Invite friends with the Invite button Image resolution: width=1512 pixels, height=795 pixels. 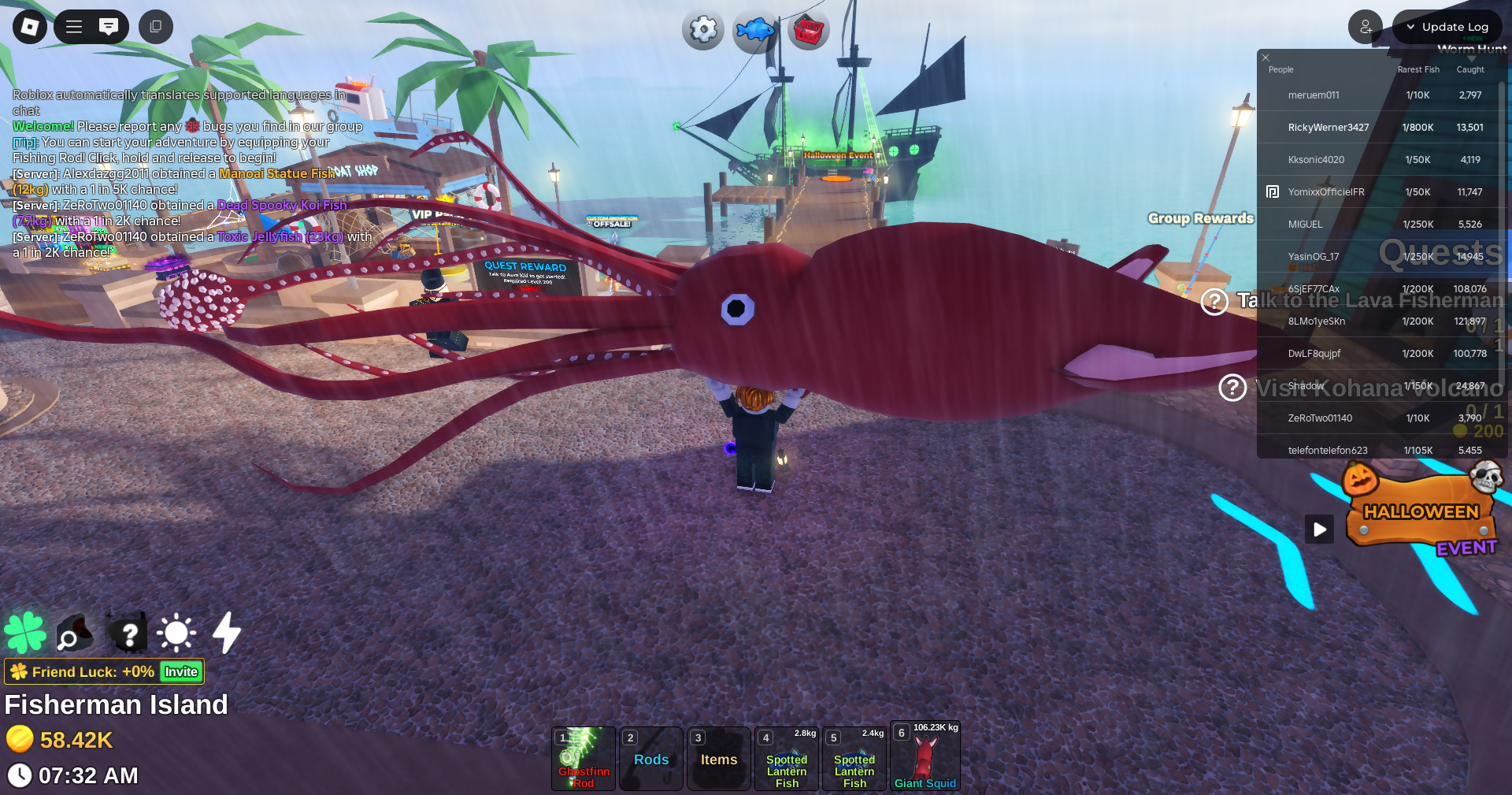(x=181, y=672)
